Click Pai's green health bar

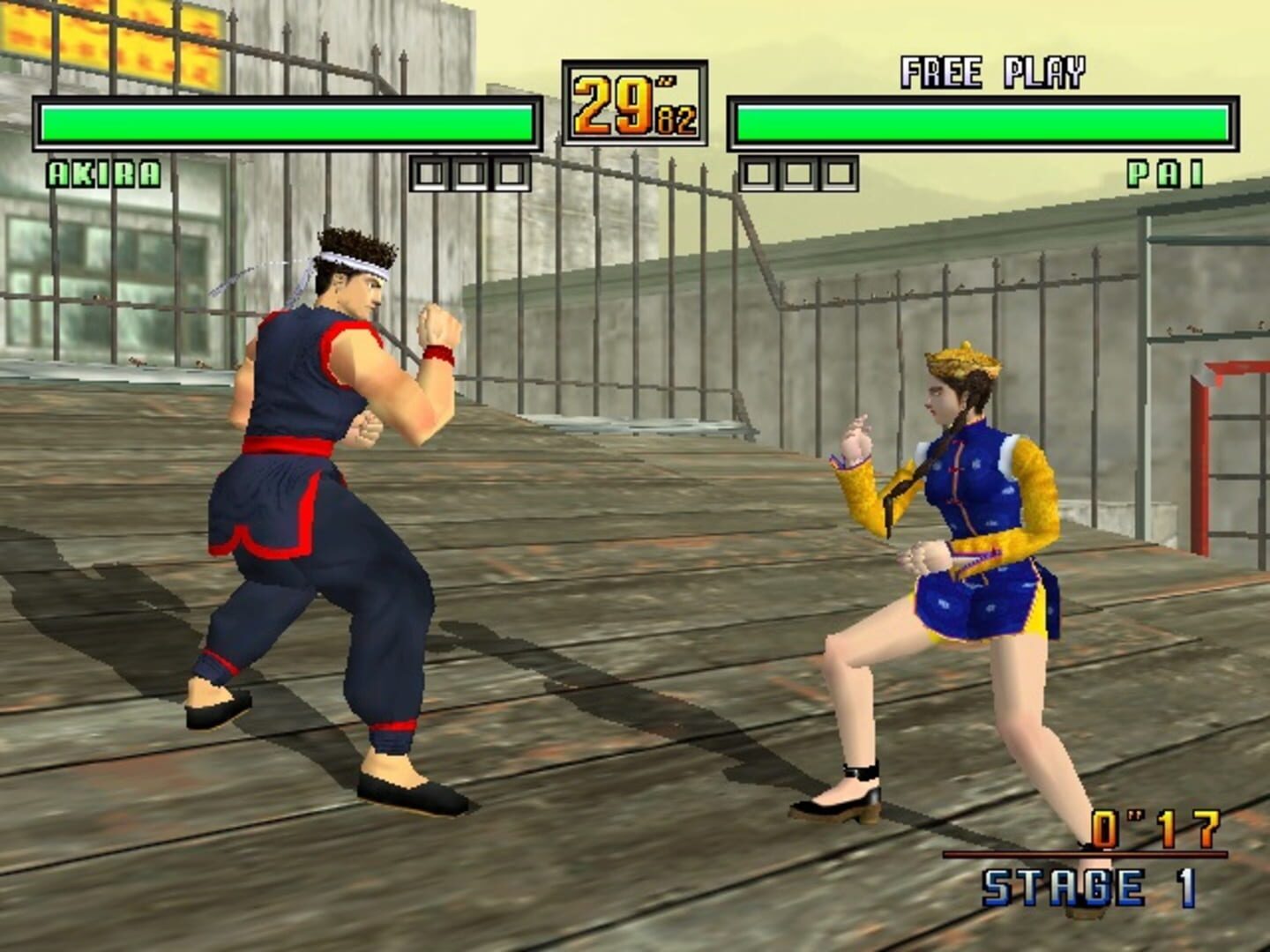[x=983, y=123]
